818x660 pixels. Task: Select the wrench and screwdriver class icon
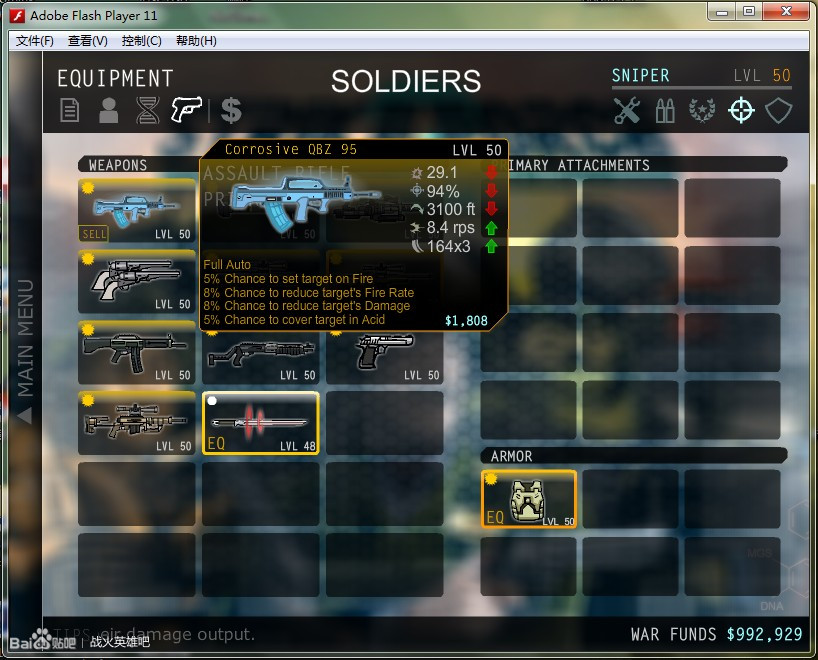pos(627,110)
